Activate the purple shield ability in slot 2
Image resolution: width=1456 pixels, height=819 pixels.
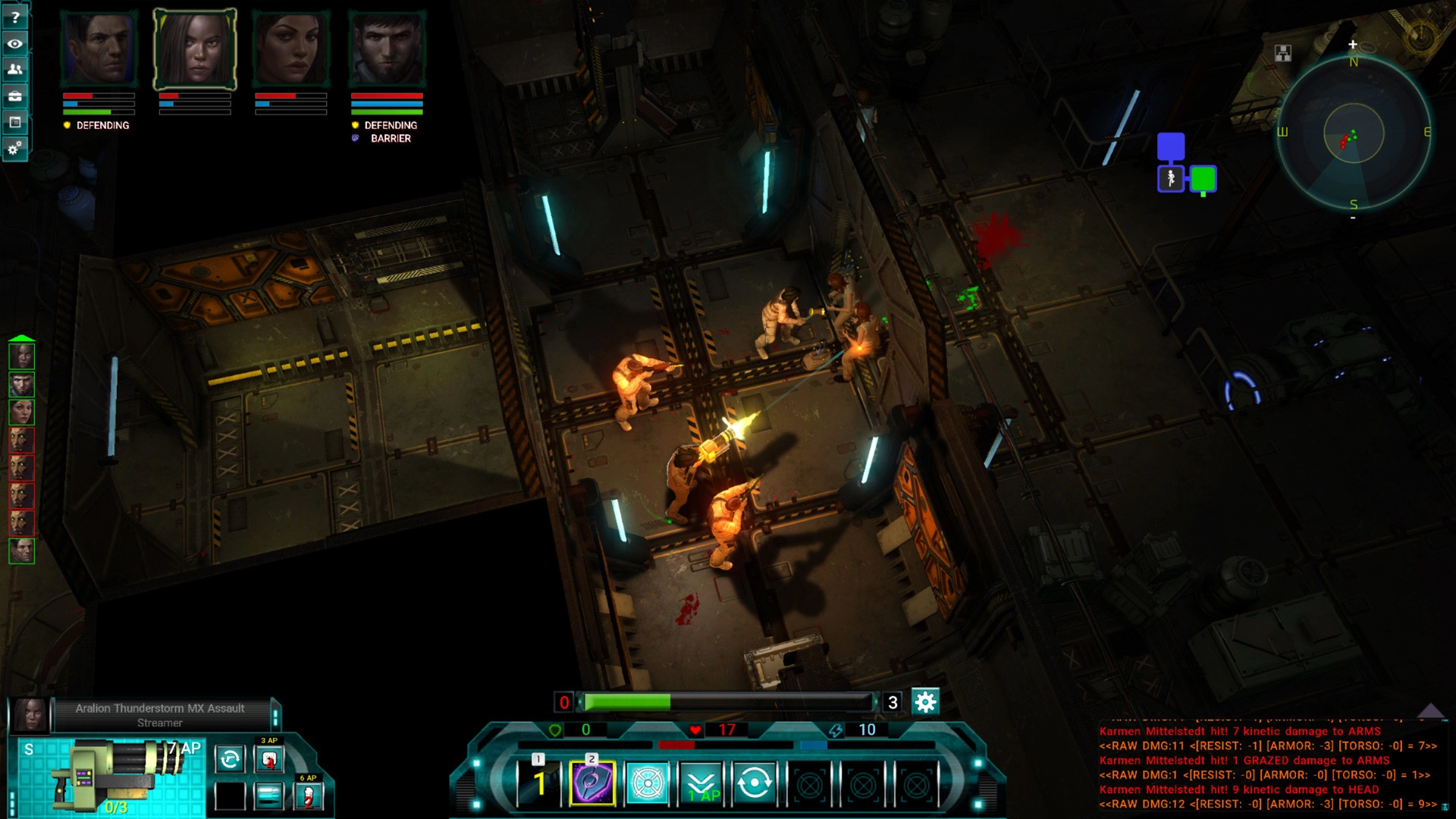coord(591,783)
